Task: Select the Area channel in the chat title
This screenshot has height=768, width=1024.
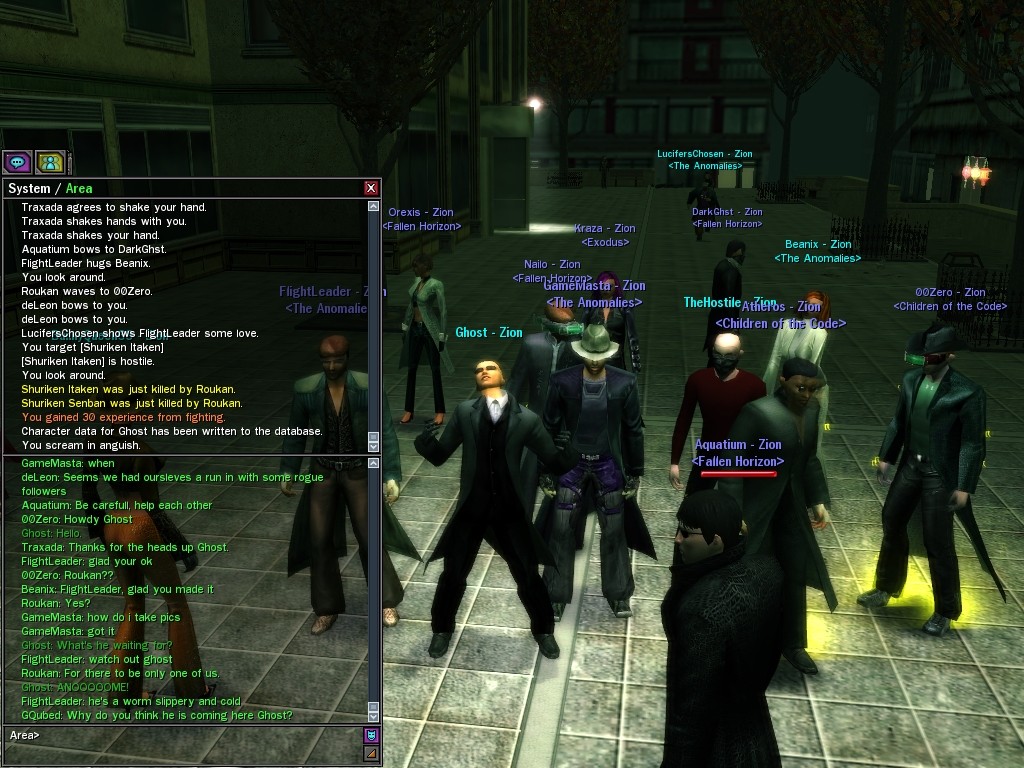Action: 79,188
